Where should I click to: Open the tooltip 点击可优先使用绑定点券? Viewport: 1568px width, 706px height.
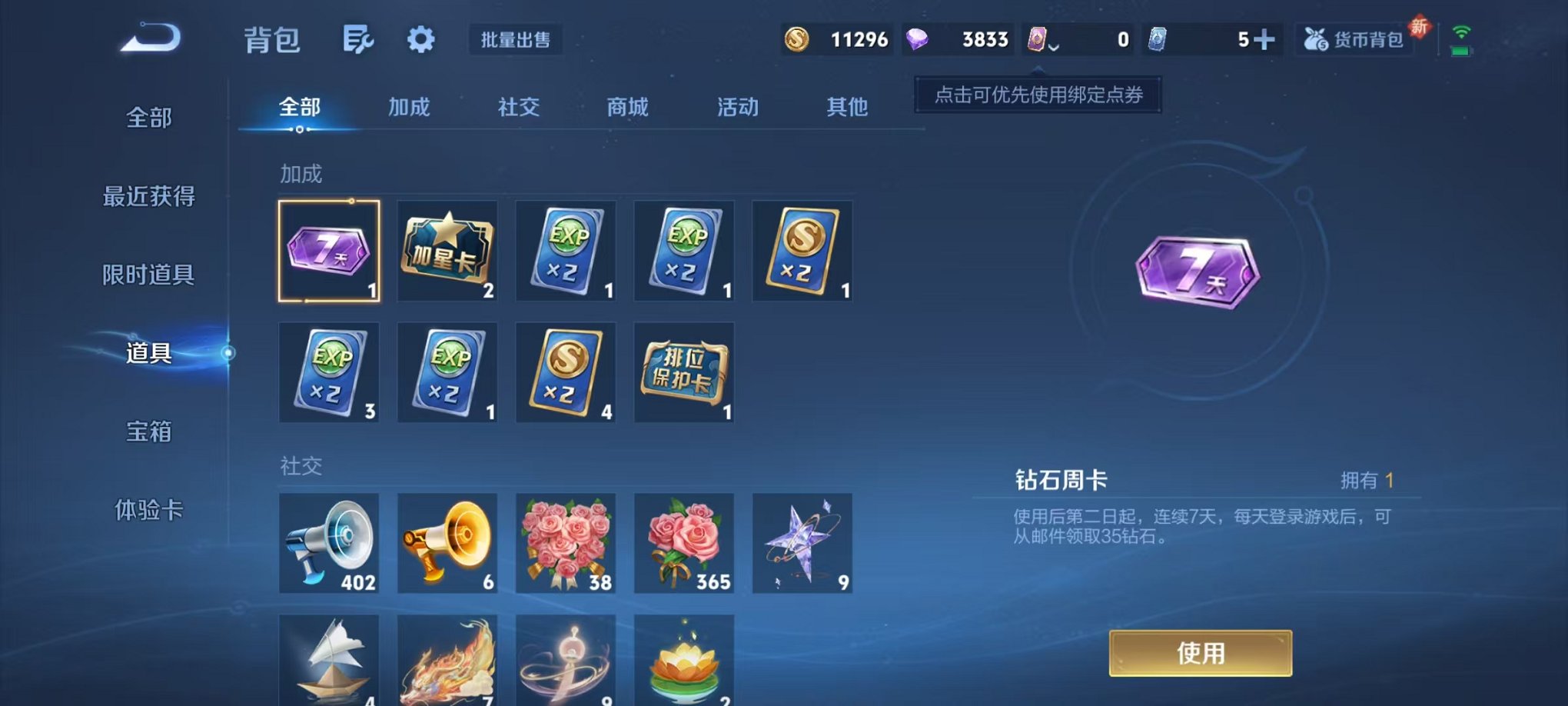[x=1037, y=96]
